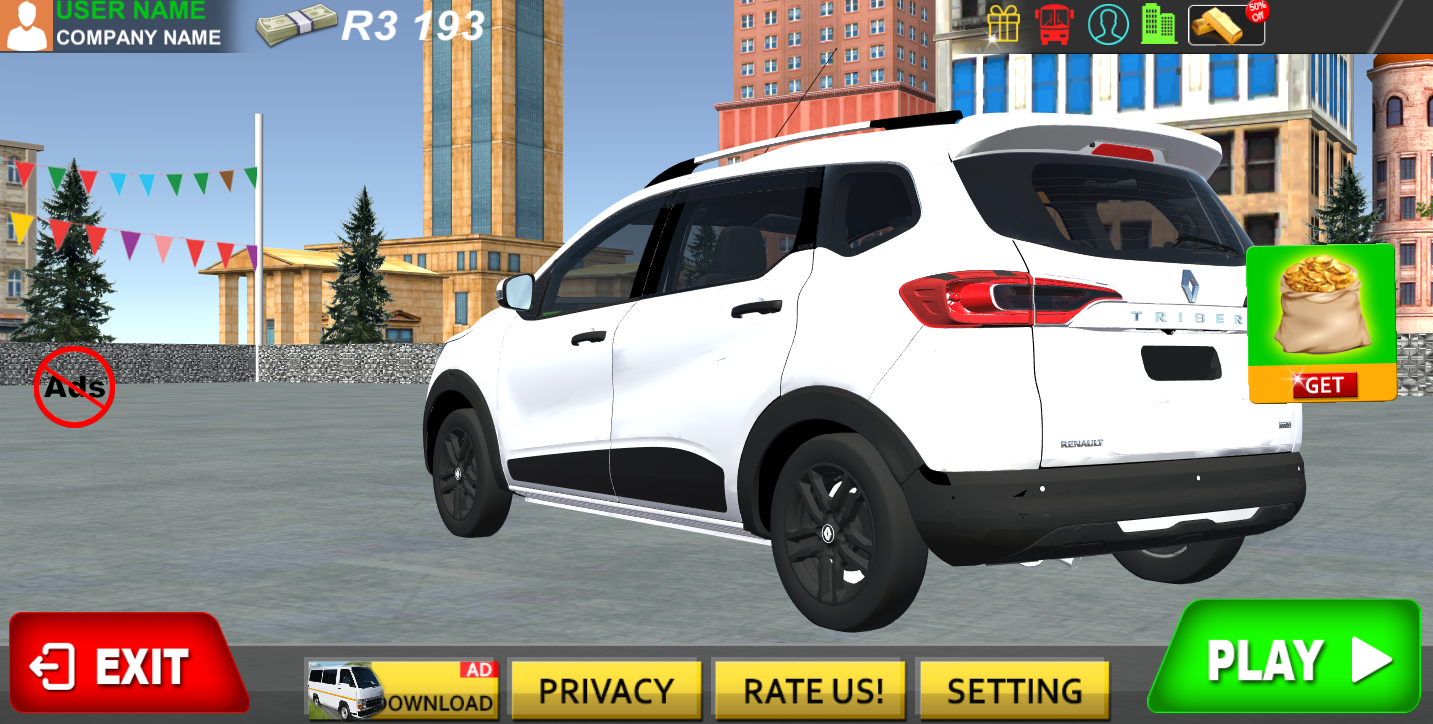Open the SETTING menu
This screenshot has width=1433, height=724.
(x=1012, y=689)
